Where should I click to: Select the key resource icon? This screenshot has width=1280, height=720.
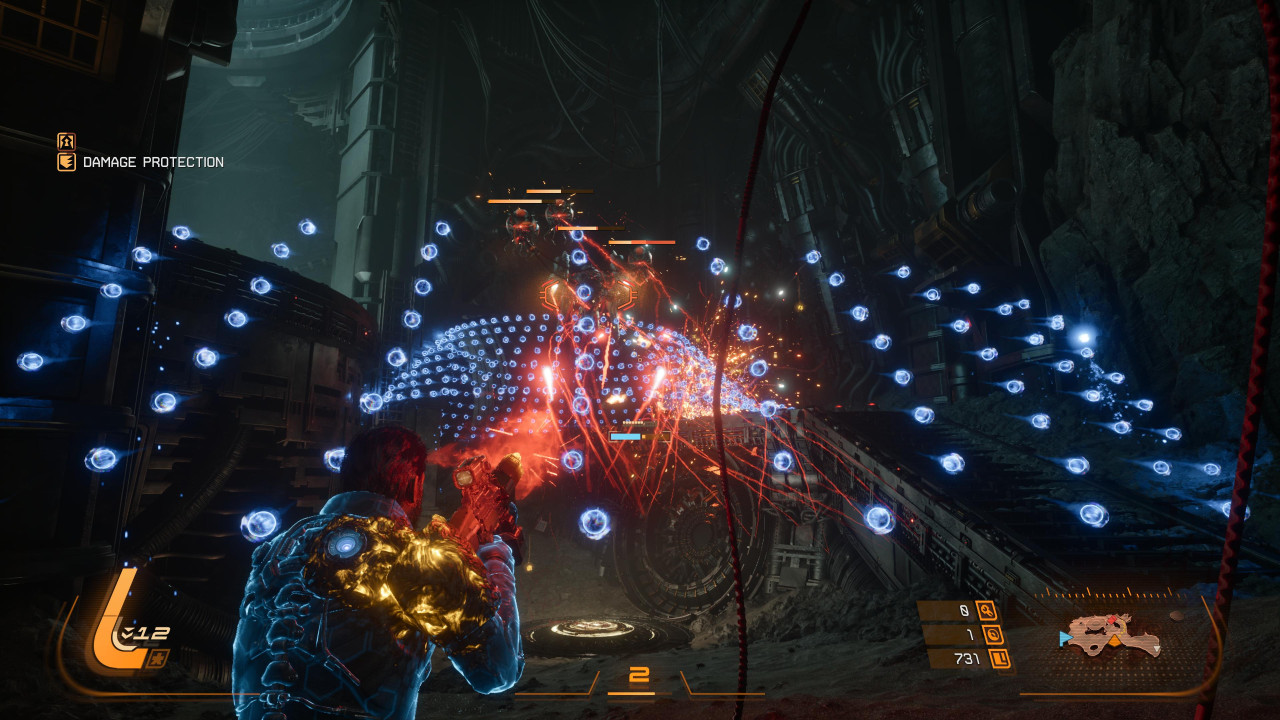click(986, 610)
